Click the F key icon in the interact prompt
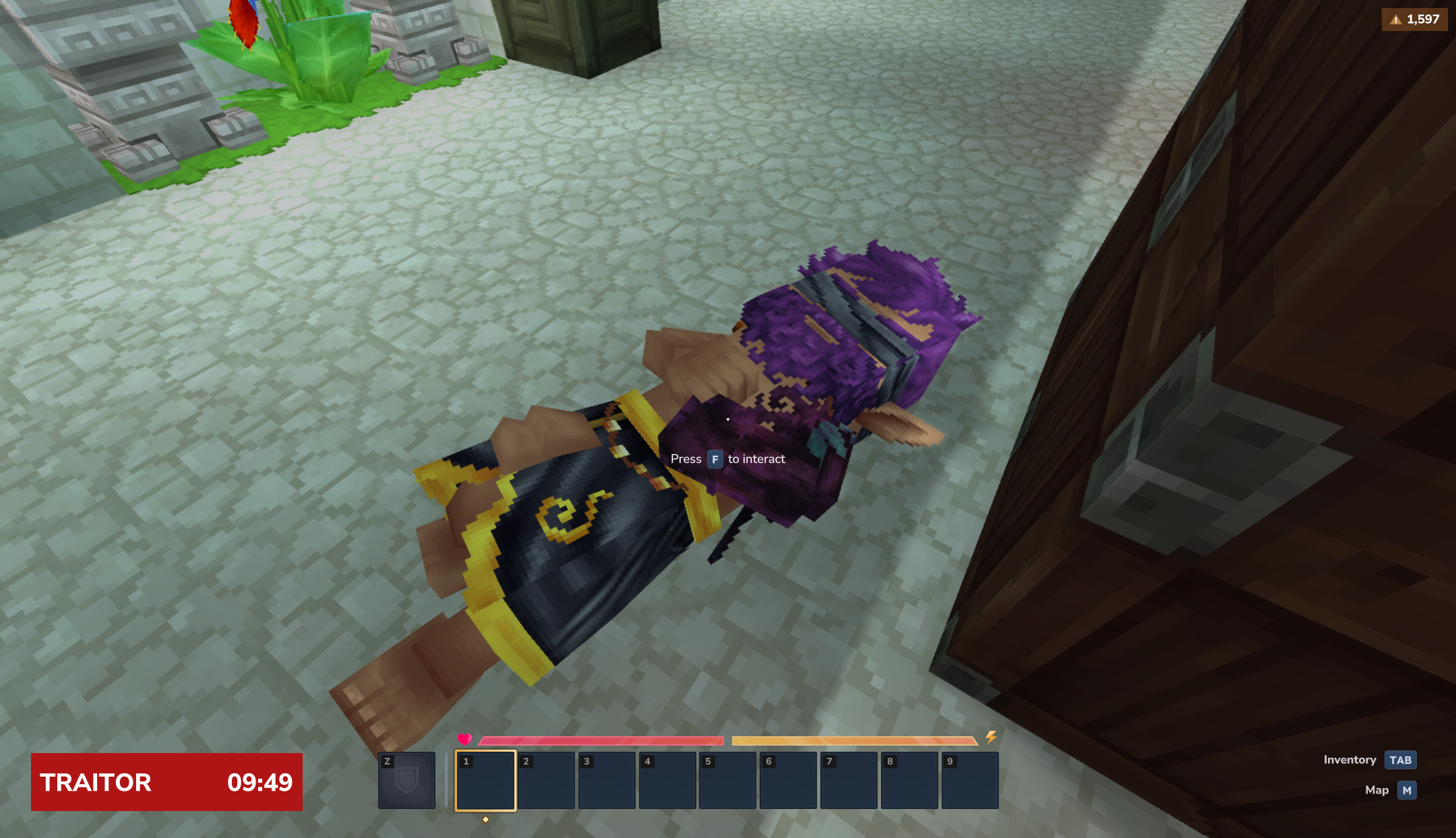 point(714,459)
